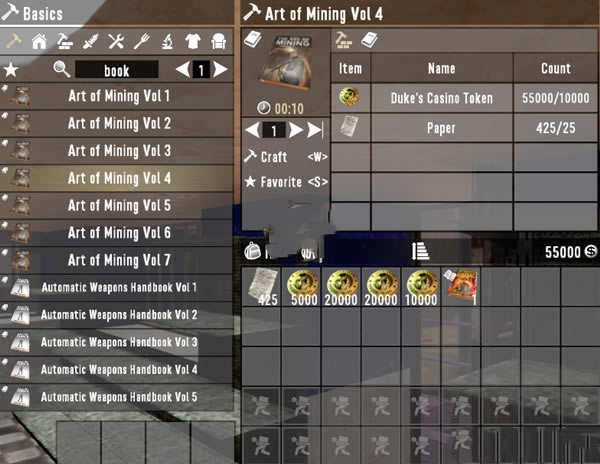Set craft quantity to maximum

pos(315,130)
